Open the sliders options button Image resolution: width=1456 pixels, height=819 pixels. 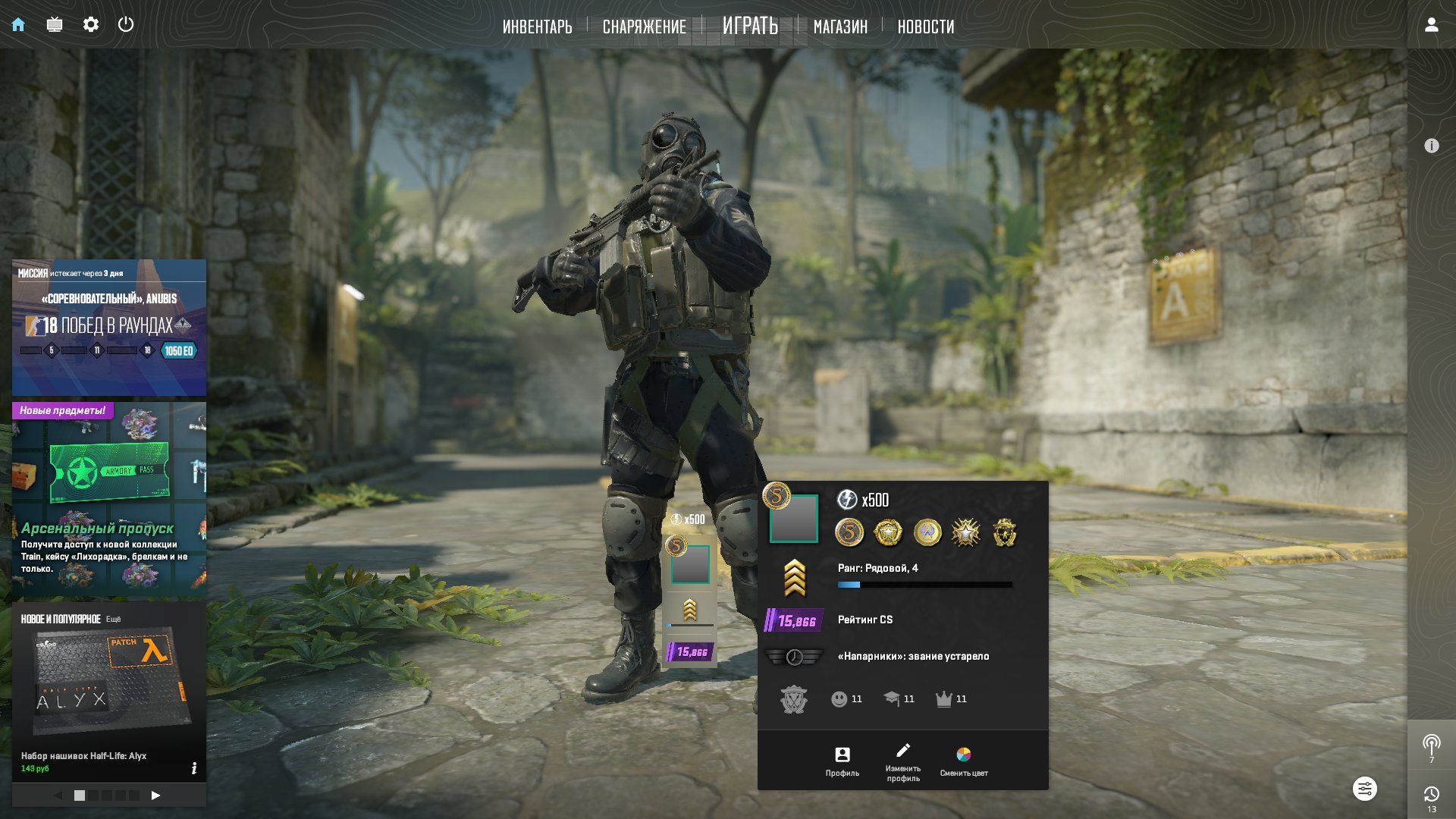pyautogui.click(x=1364, y=789)
